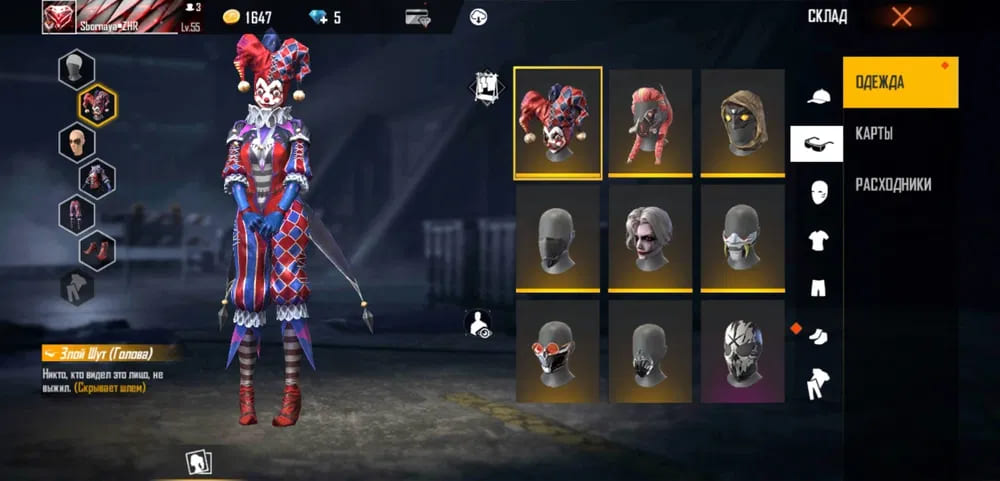Switch to the t-shirt tops category
The height and width of the screenshot is (481, 1000).
tap(819, 240)
